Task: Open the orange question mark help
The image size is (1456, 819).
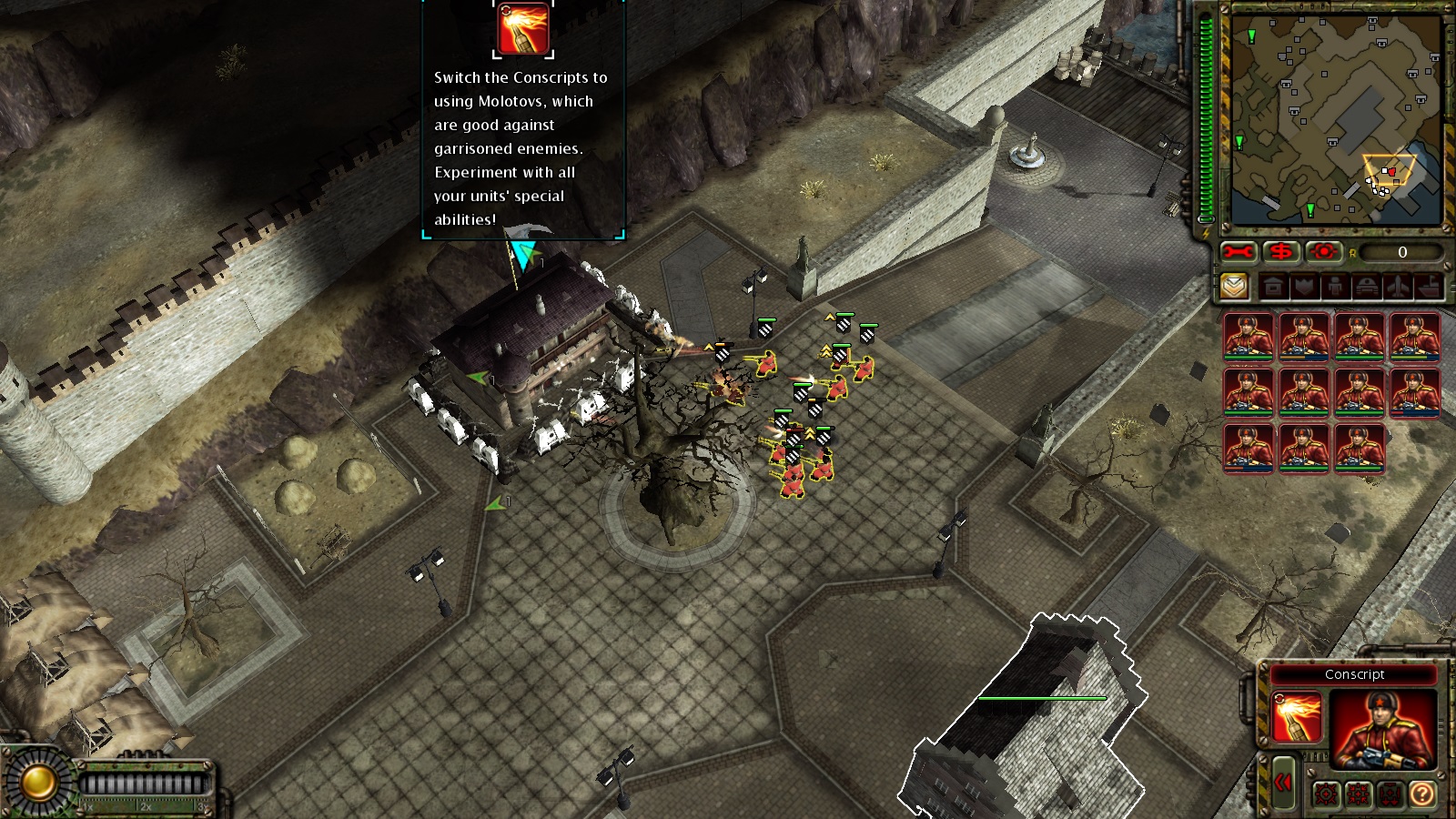Action: (x=1421, y=794)
